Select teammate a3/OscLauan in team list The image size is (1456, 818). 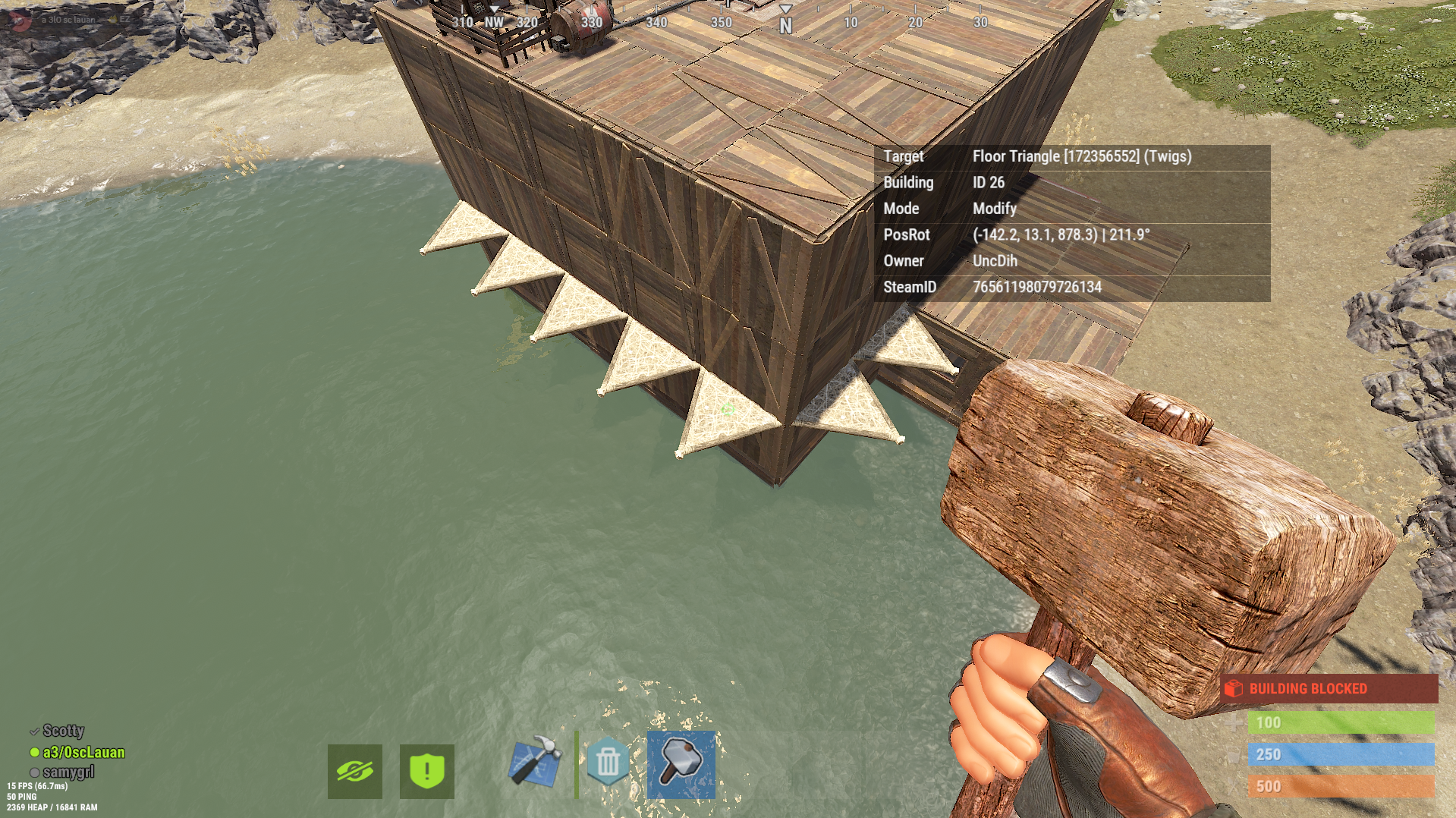pyautogui.click(x=83, y=752)
